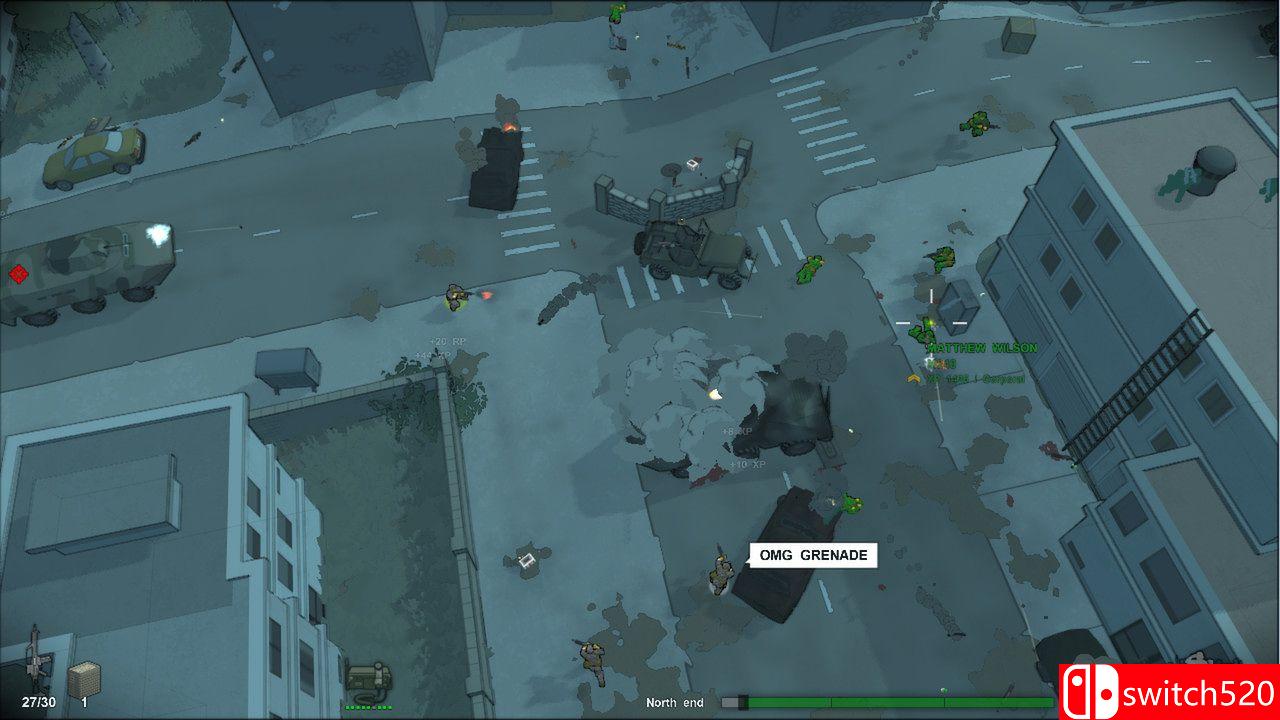
Task: Click the ammo counter showing 27/30
Action: tap(38, 701)
